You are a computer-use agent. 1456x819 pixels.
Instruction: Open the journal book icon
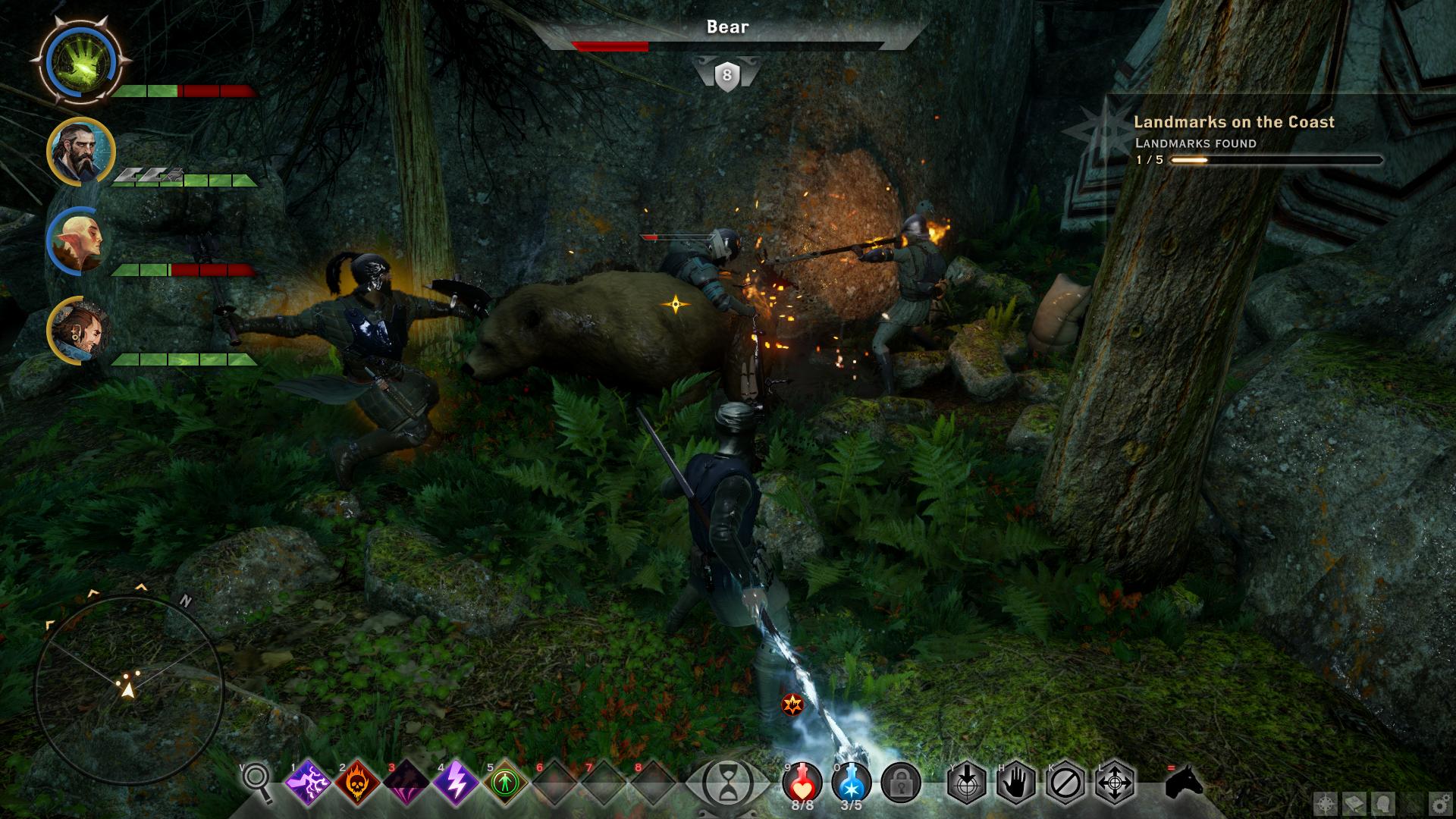click(x=1354, y=805)
